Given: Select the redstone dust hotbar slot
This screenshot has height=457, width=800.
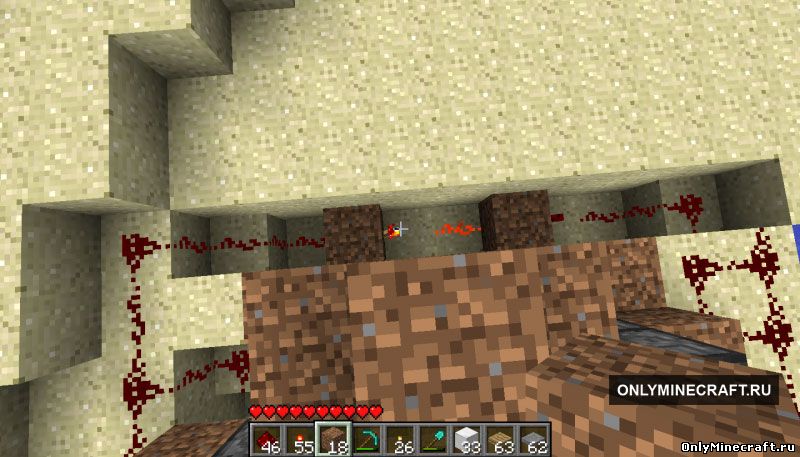Looking at the screenshot, I should [266, 438].
